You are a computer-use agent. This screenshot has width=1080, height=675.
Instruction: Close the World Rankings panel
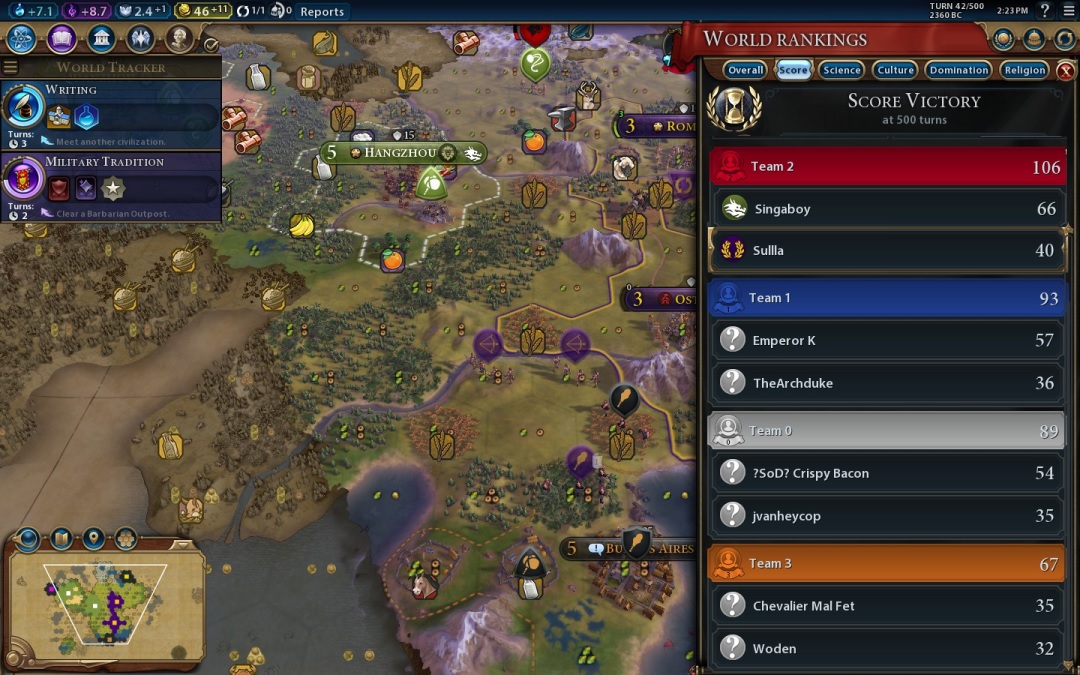(x=1066, y=70)
